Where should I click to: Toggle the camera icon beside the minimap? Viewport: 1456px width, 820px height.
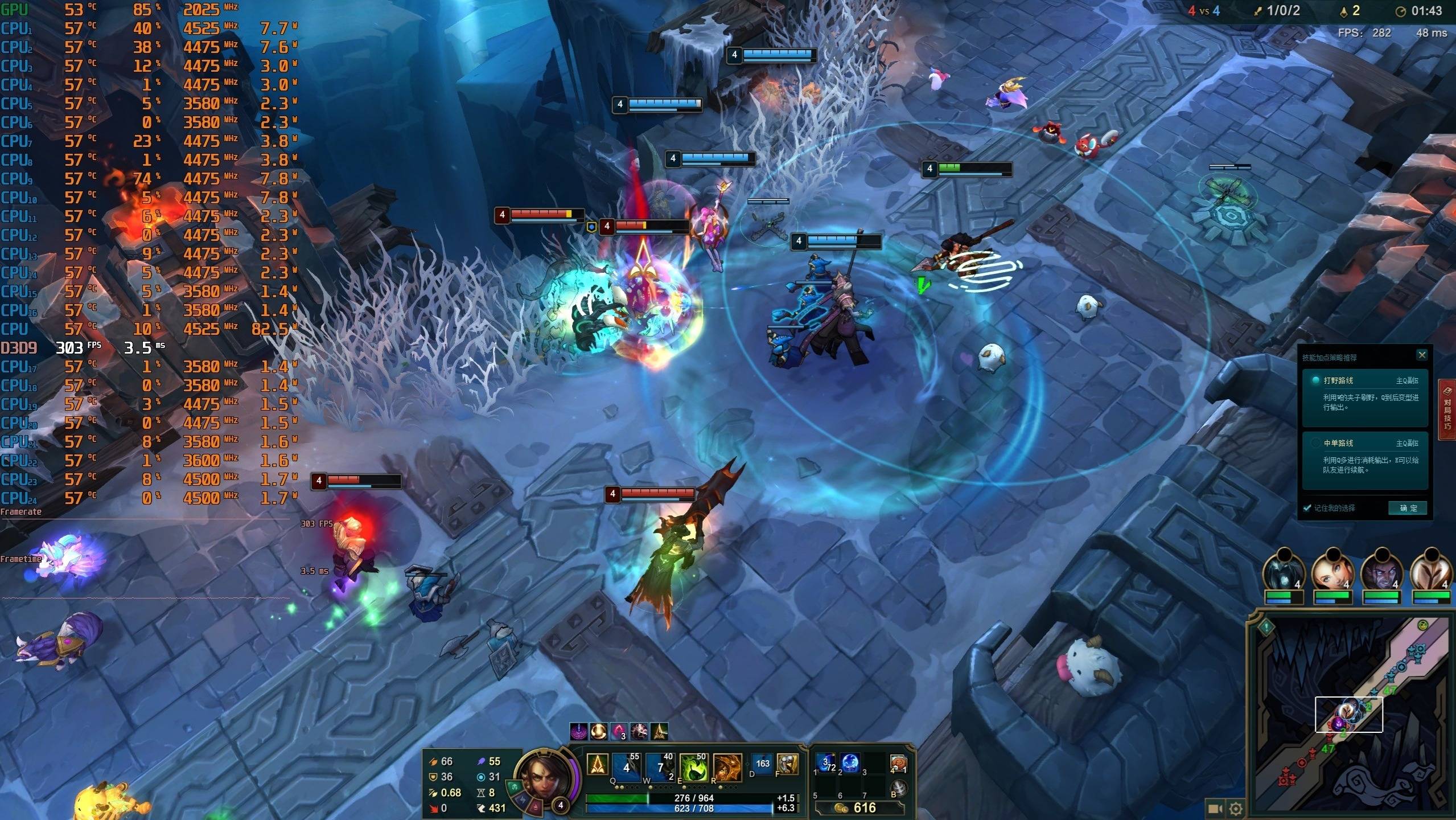(1215, 808)
